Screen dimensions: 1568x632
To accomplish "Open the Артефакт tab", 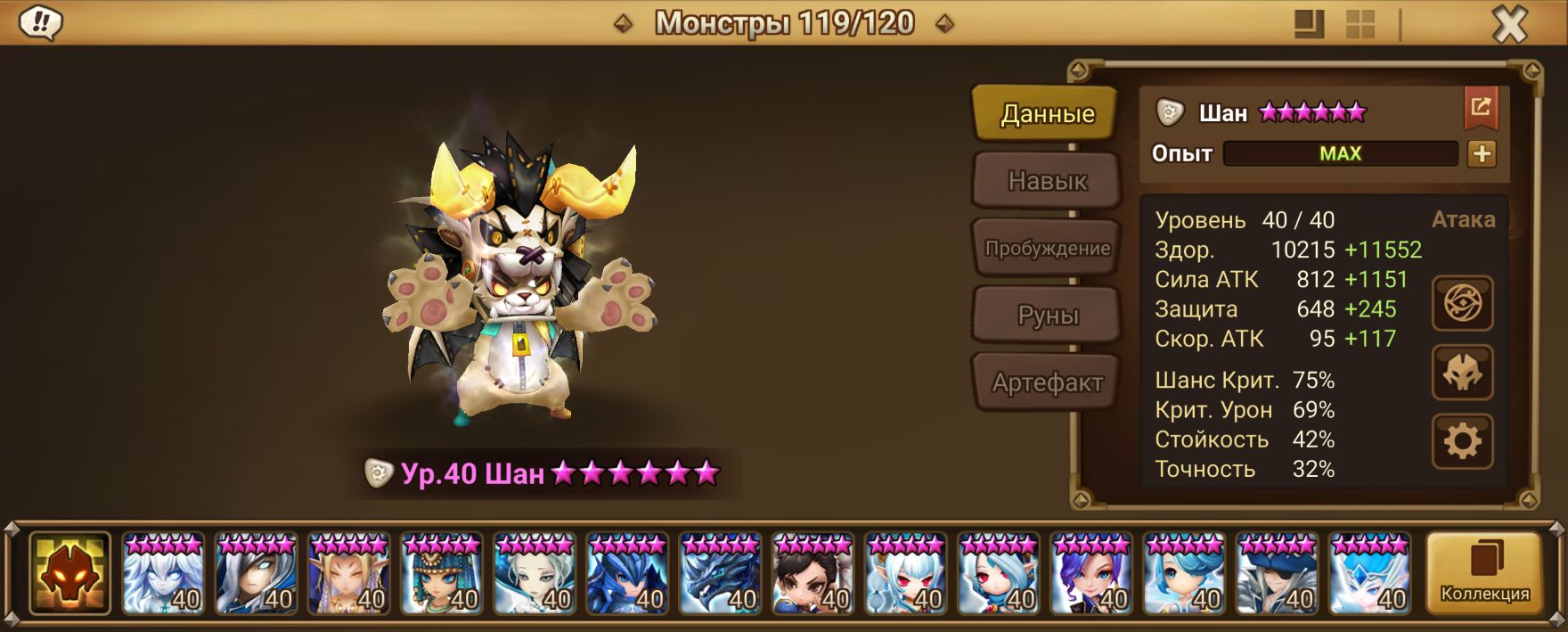I will [1047, 382].
